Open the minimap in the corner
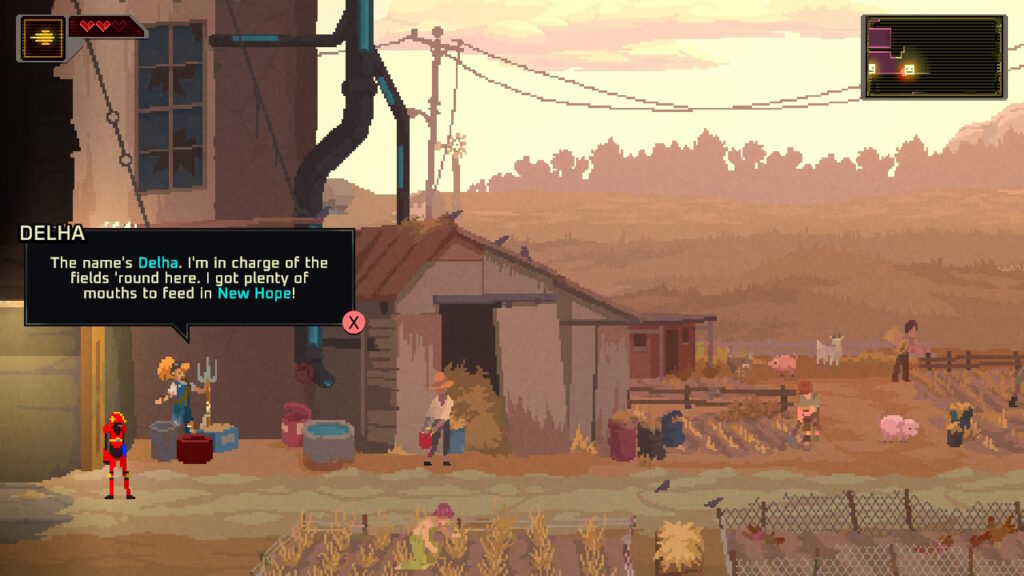Image resolution: width=1024 pixels, height=576 pixels. click(934, 57)
